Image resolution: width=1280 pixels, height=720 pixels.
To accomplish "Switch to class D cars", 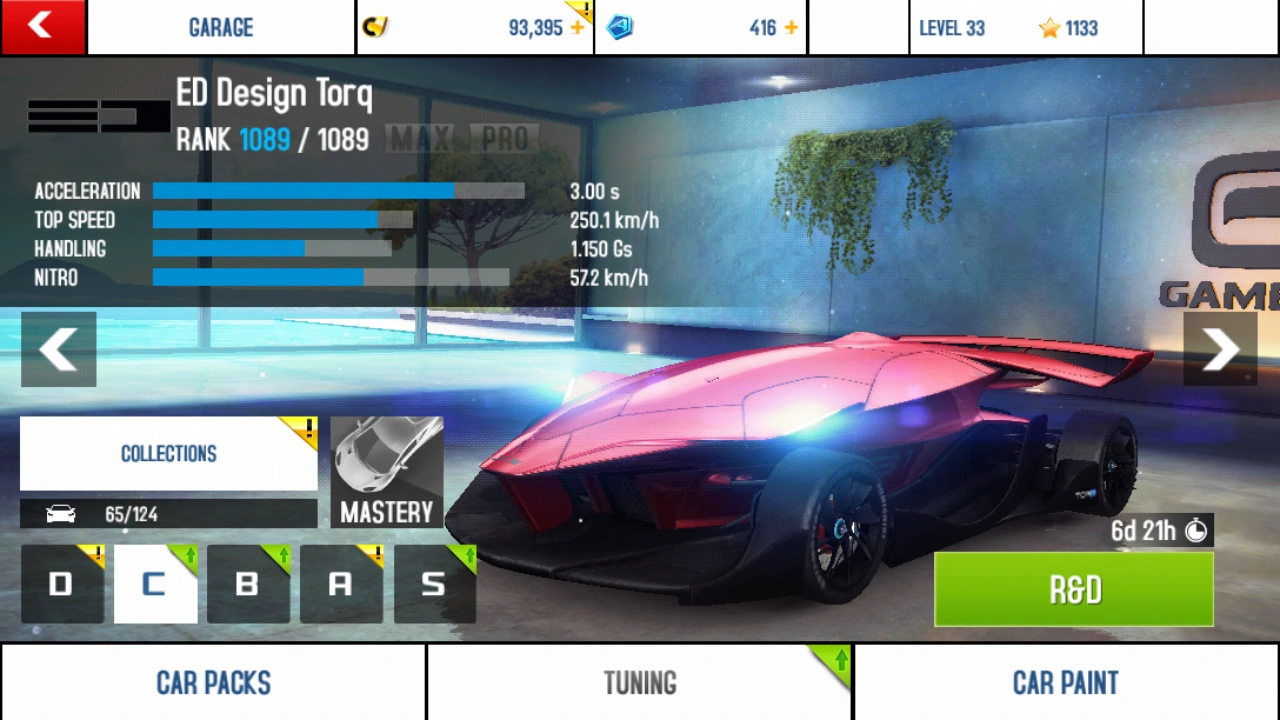I will tap(62, 584).
